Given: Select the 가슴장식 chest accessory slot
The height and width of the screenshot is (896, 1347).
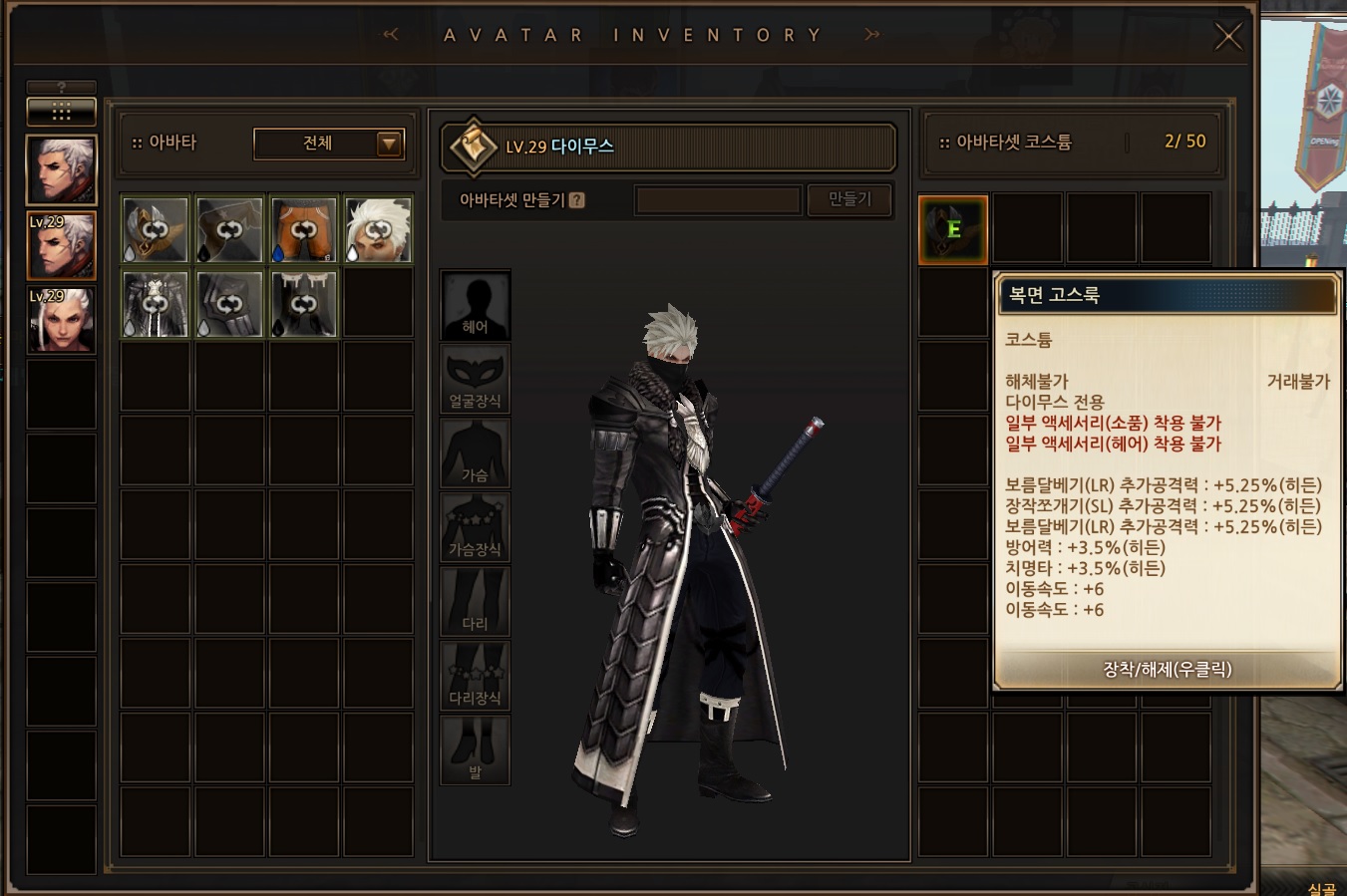Looking at the screenshot, I should point(476,527).
